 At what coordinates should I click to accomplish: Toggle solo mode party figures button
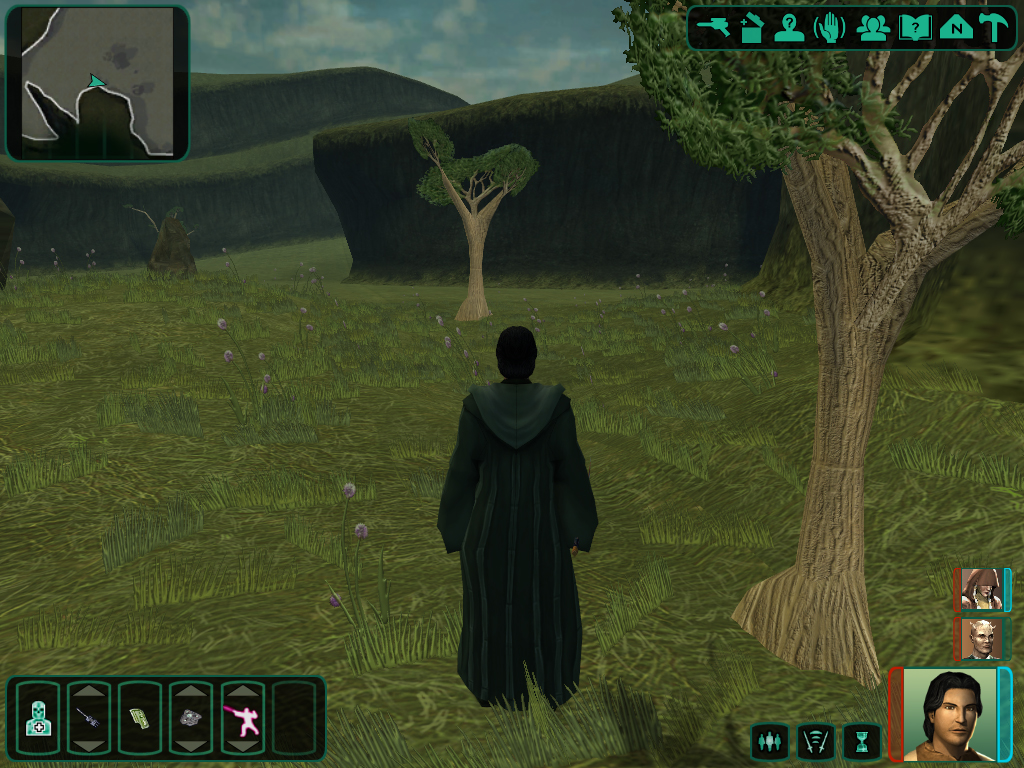pos(768,742)
